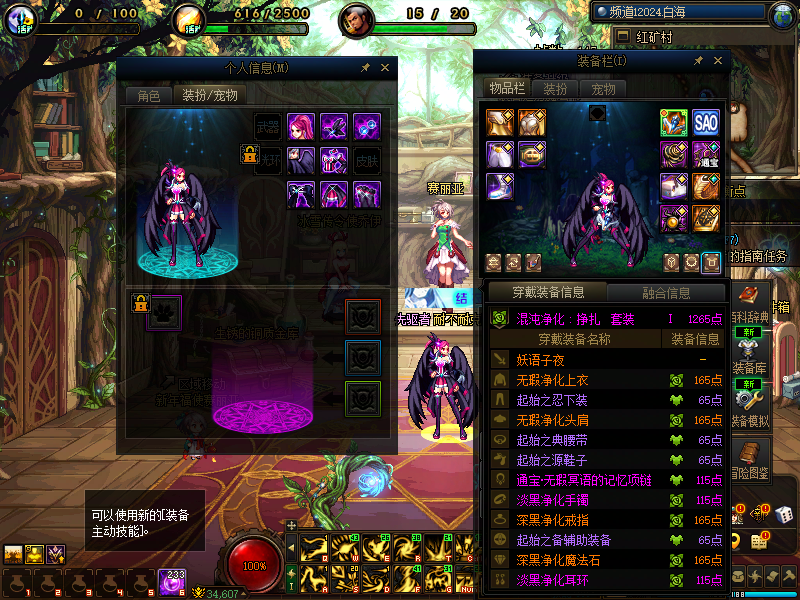The width and height of the screenshot is (800, 600).
Task: Pin the 个人信息 window
Action: (x=365, y=68)
